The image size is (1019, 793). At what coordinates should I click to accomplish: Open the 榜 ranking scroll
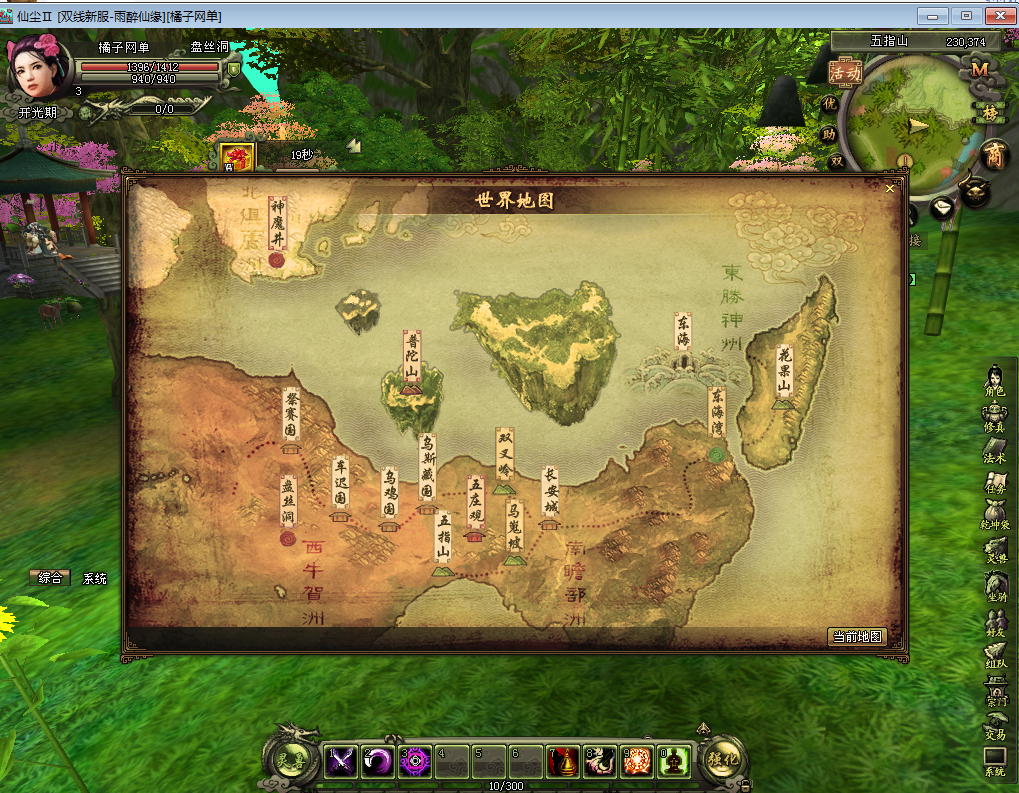(990, 112)
